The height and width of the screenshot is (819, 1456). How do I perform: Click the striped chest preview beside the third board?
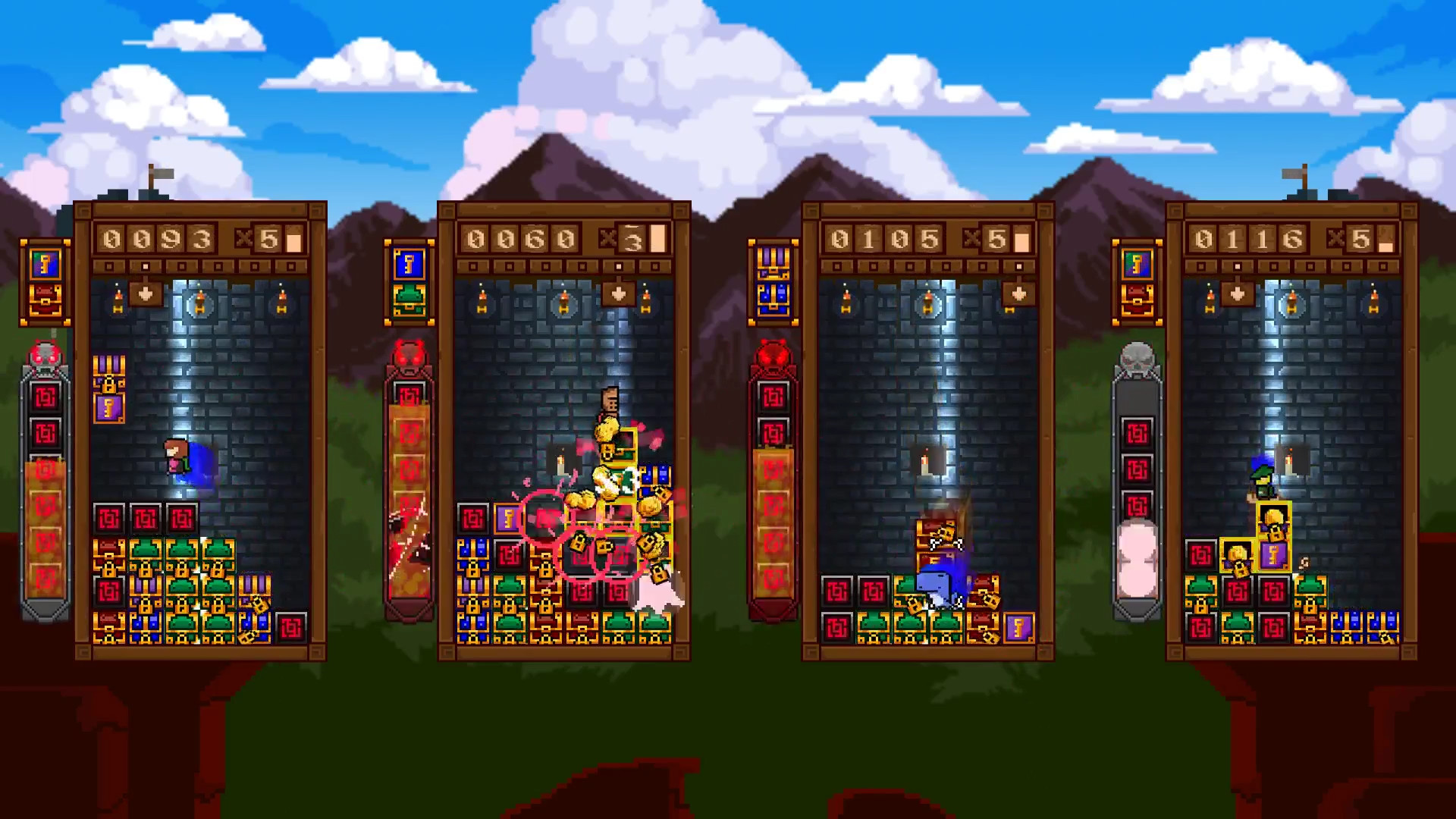[x=773, y=260]
